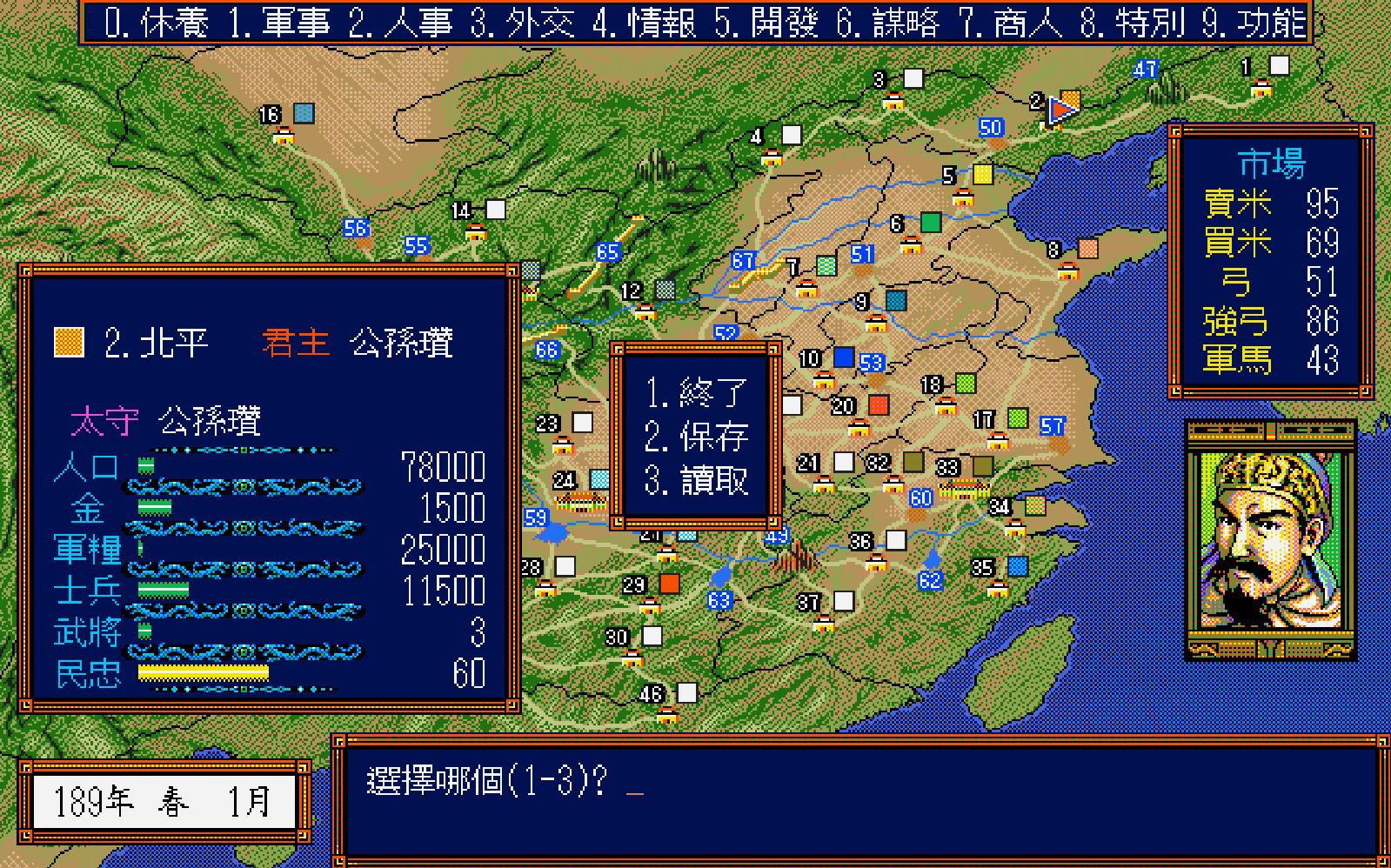The width and height of the screenshot is (1391, 868).
Task: Toggle the white square at city 46
Action: pos(685,692)
